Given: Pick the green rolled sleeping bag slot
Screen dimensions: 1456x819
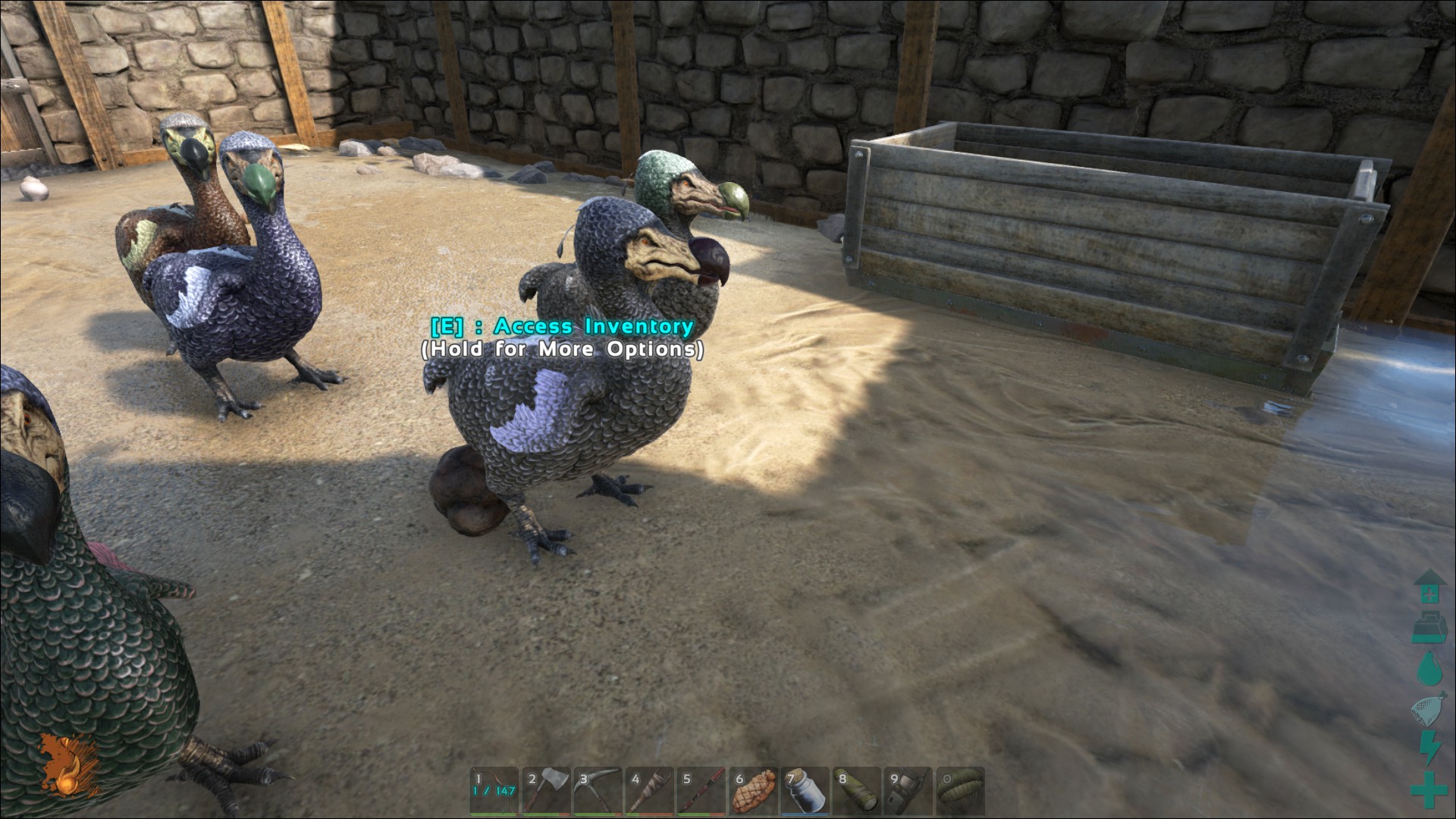Looking at the screenshot, I should (x=856, y=791).
